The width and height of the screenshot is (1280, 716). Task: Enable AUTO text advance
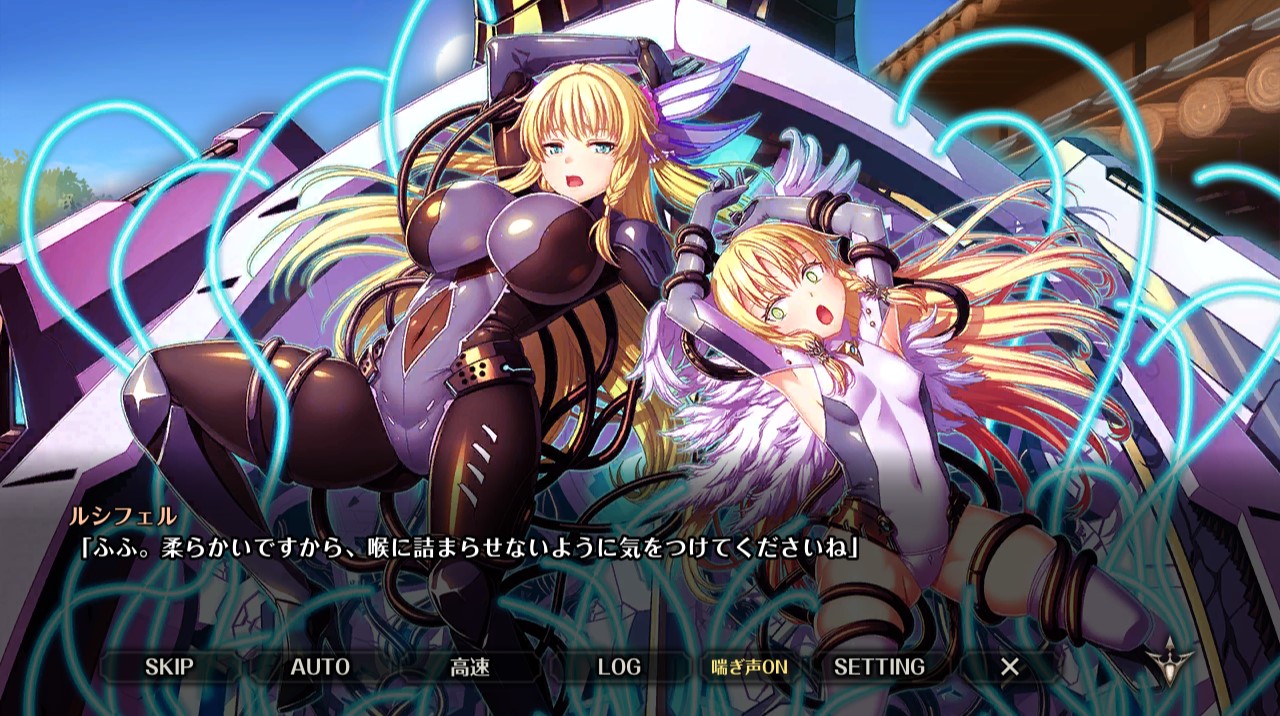320,667
